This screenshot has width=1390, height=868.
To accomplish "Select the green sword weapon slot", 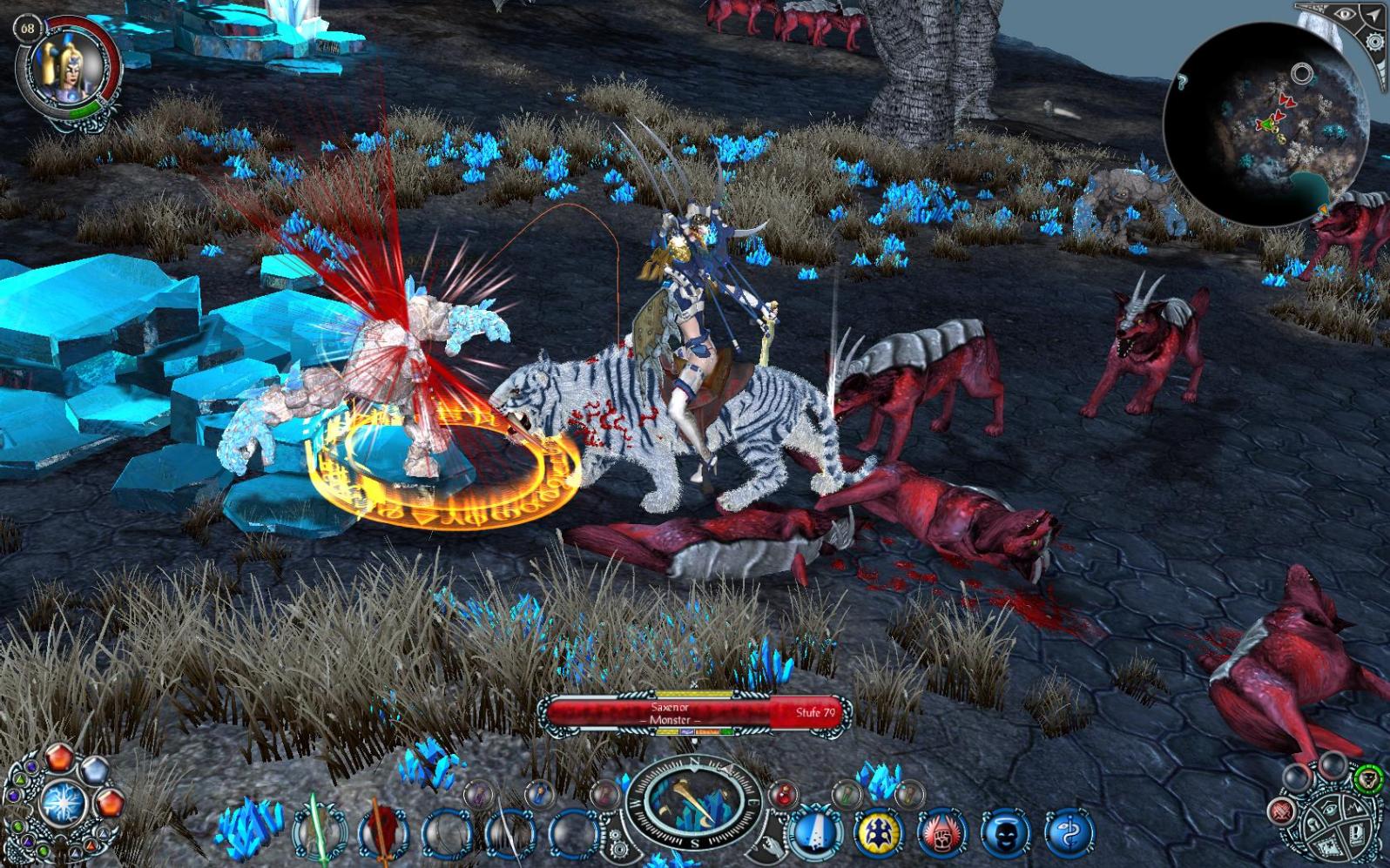I will point(318,831).
